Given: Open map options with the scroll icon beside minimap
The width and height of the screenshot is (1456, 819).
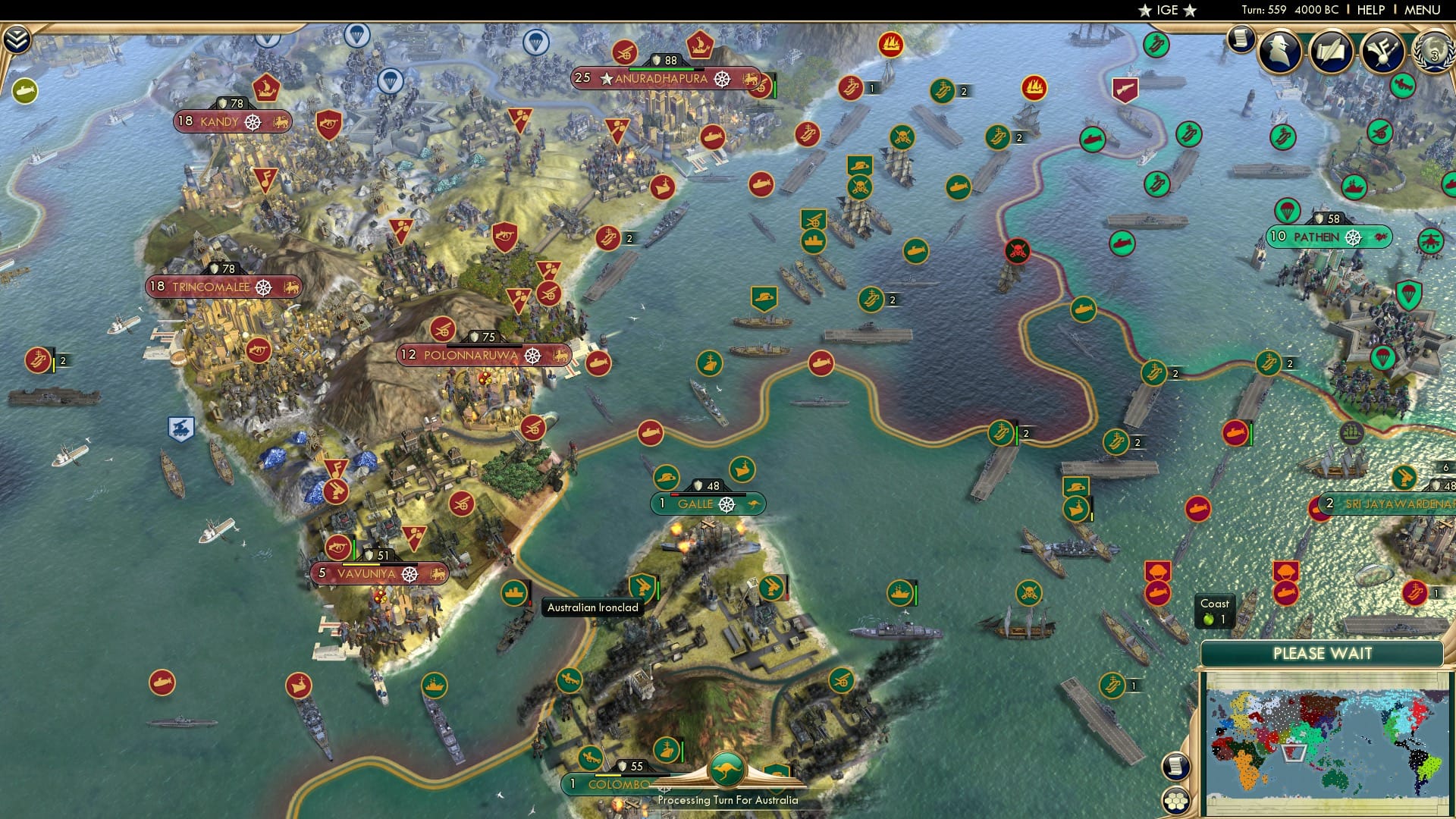Looking at the screenshot, I should [1176, 767].
